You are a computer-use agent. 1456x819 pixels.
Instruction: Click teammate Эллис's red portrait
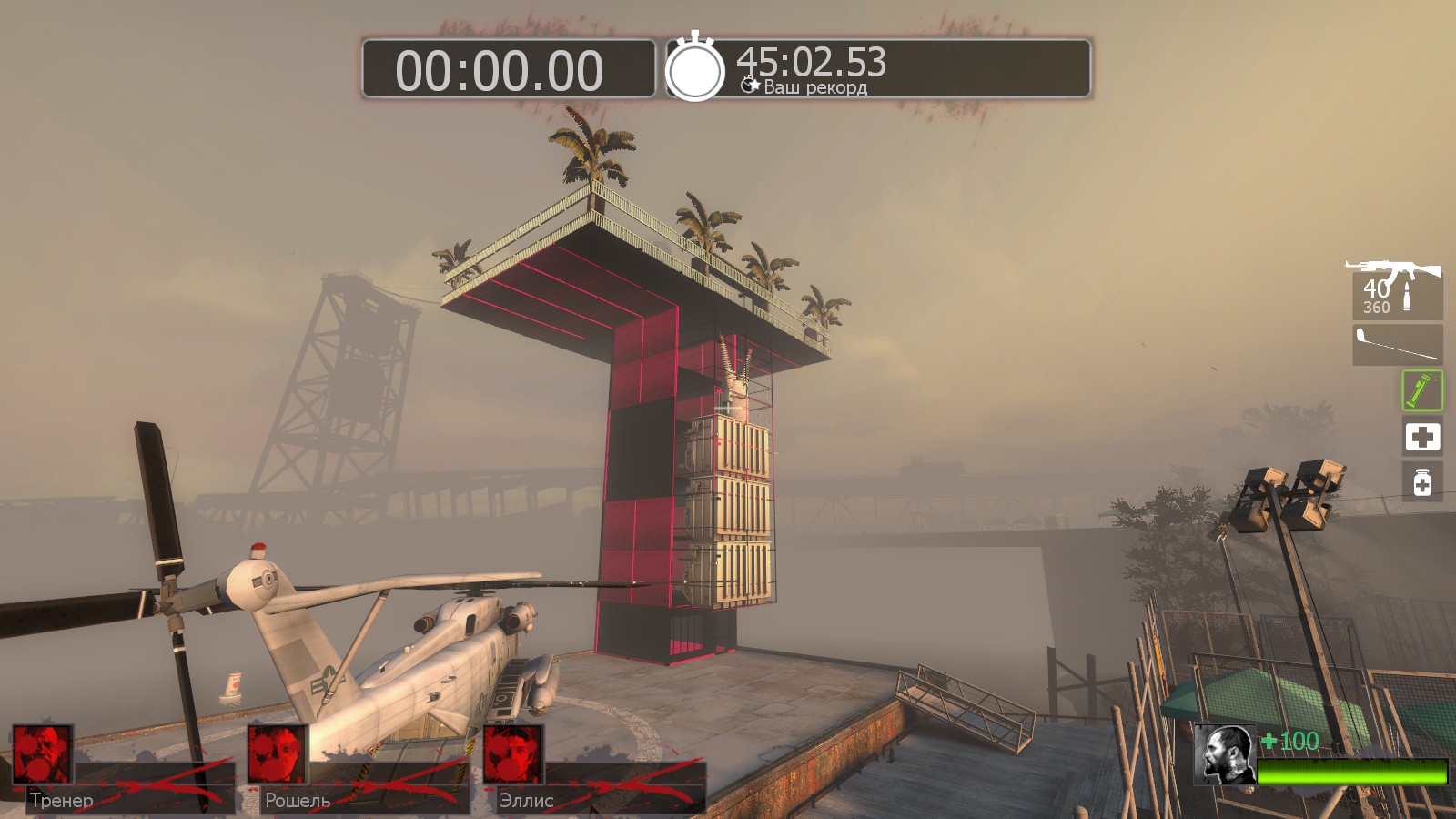pos(513,754)
